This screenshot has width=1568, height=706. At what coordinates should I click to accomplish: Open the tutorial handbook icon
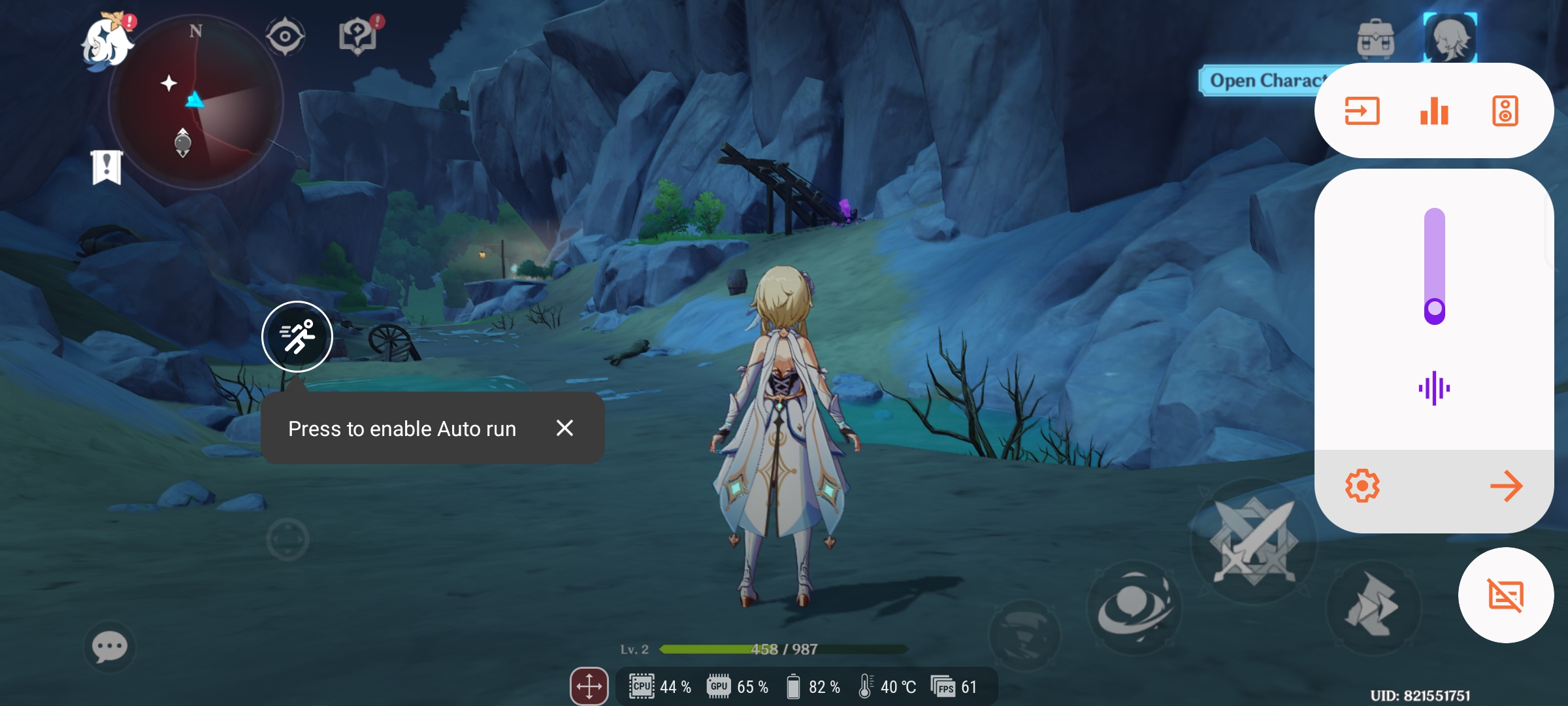[x=358, y=36]
